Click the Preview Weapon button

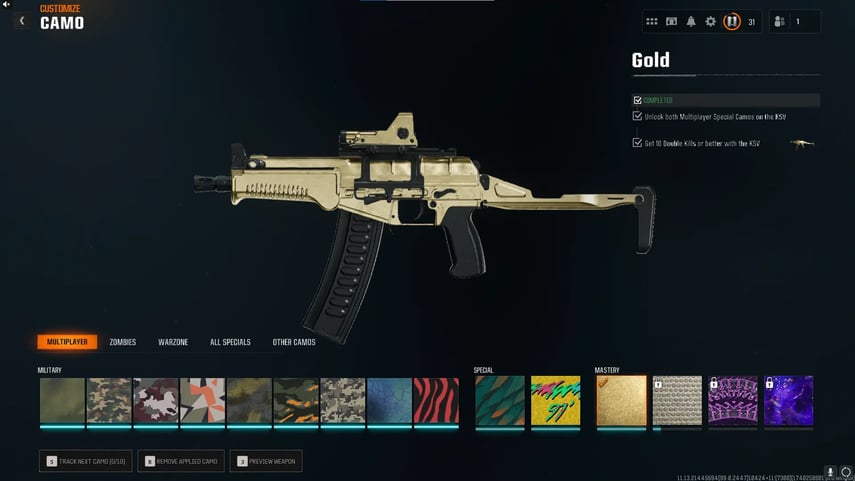266,461
